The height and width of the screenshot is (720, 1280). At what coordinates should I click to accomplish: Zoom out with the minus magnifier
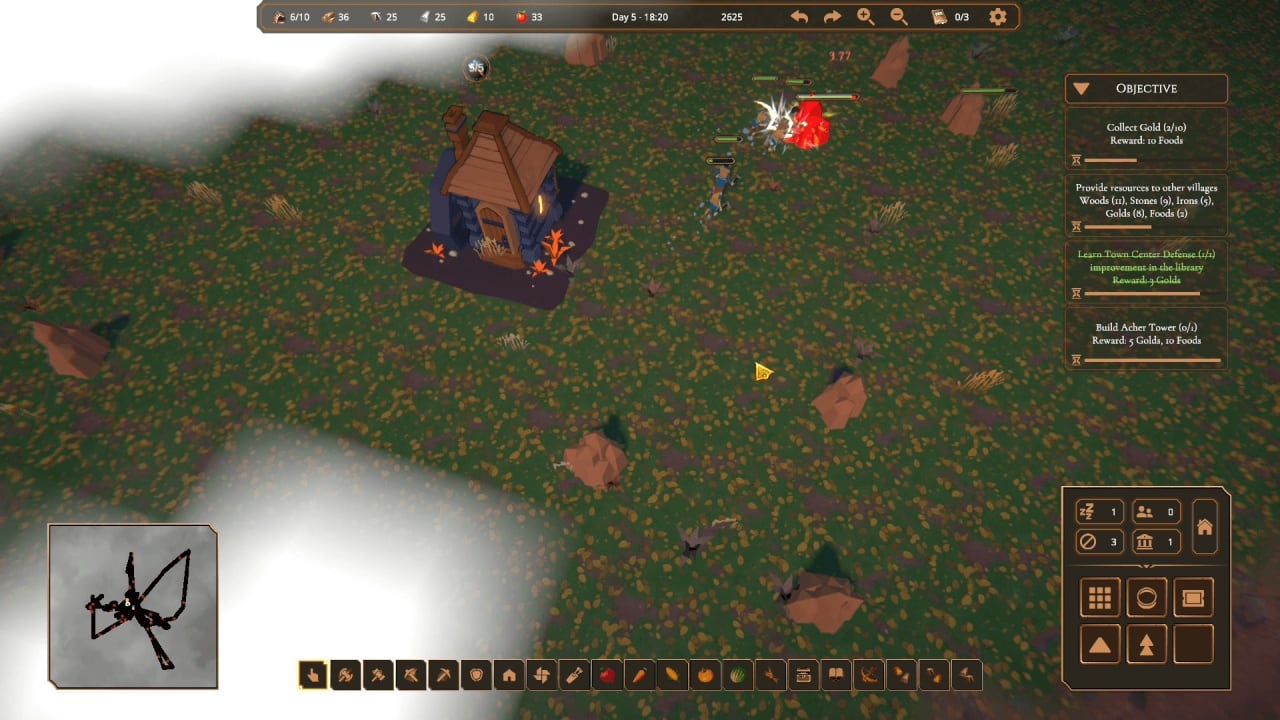(x=899, y=17)
